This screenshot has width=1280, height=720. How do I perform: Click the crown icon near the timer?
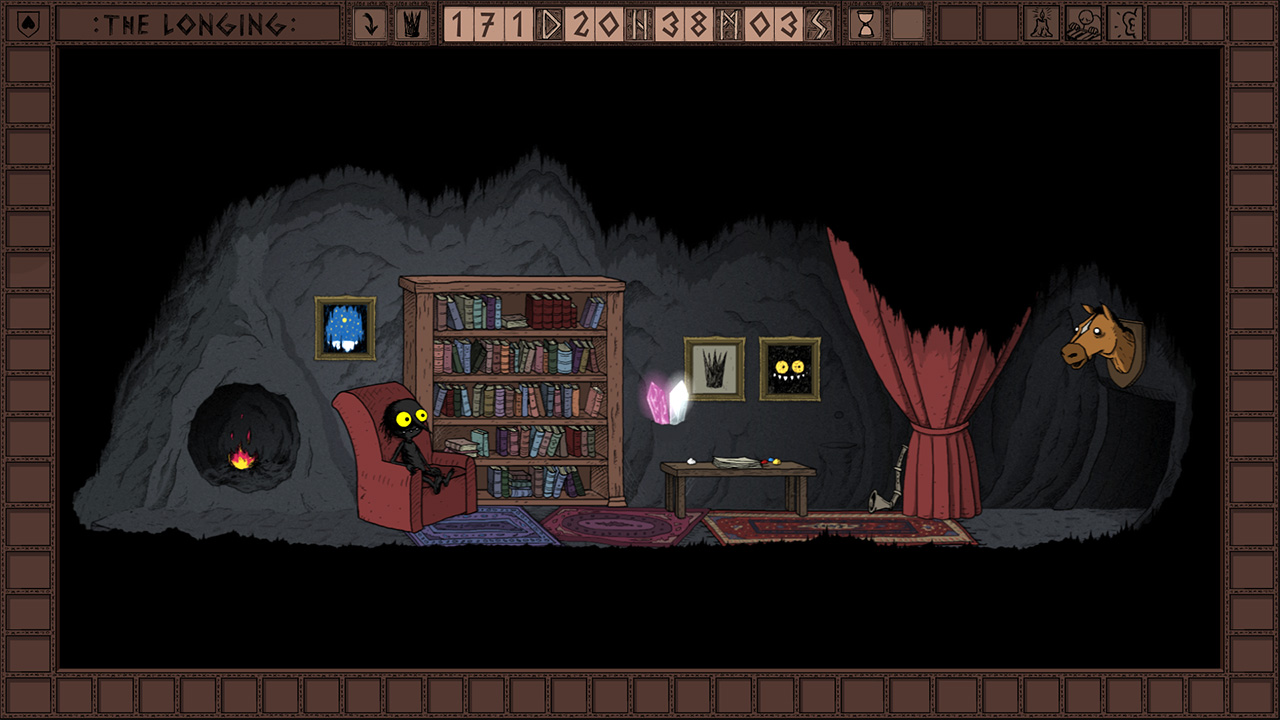coord(413,26)
